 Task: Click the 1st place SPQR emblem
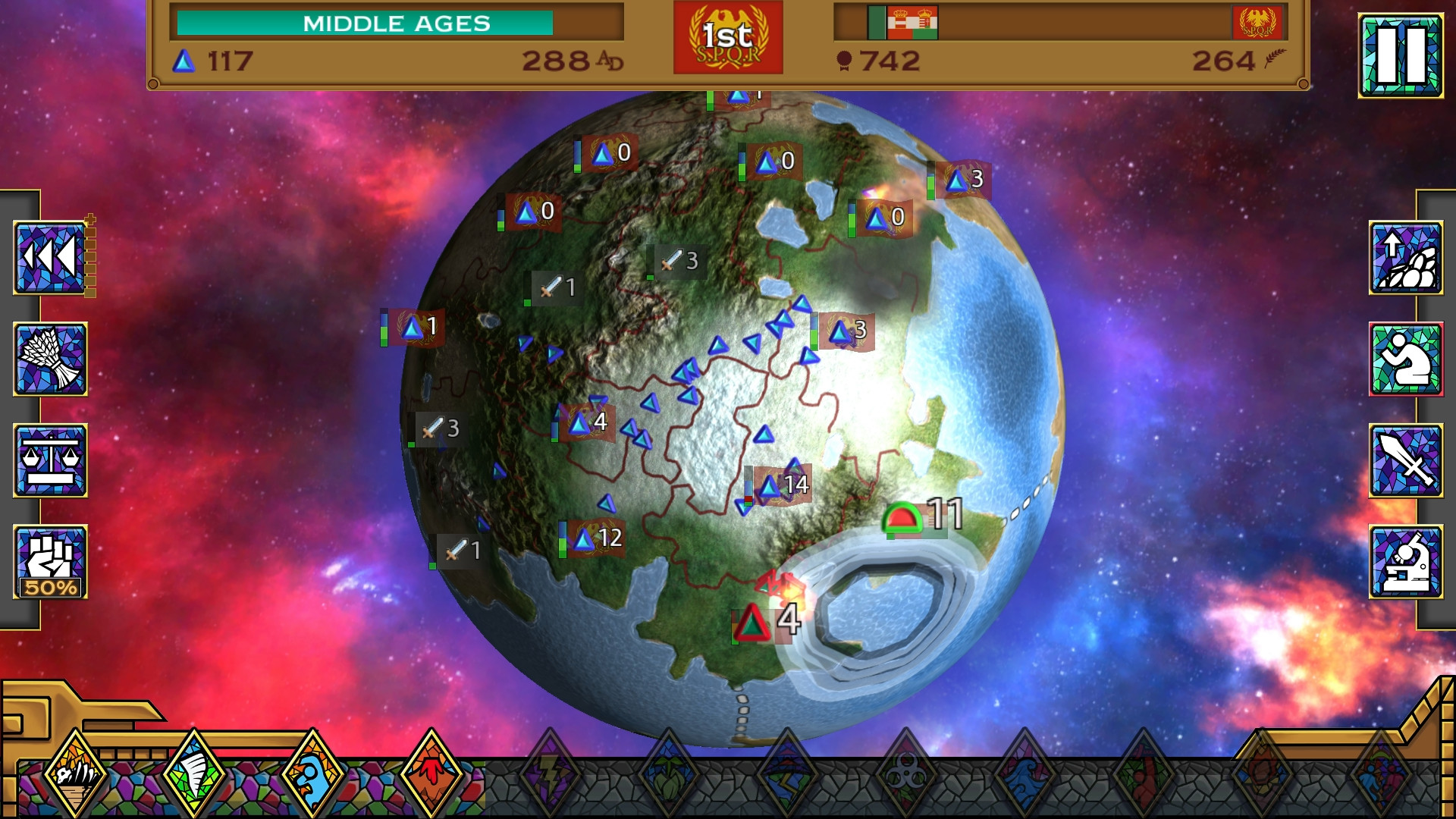pos(728,38)
